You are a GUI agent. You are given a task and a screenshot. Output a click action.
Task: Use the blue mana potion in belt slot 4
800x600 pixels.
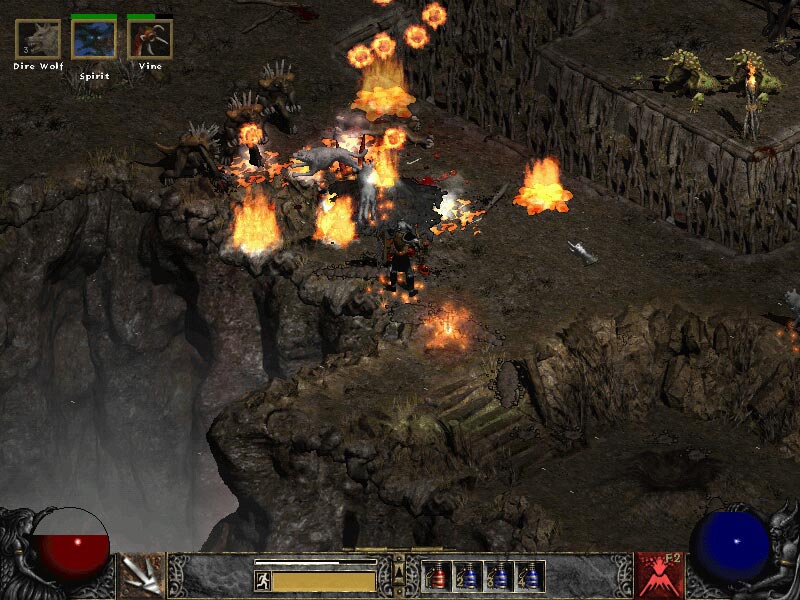530,576
